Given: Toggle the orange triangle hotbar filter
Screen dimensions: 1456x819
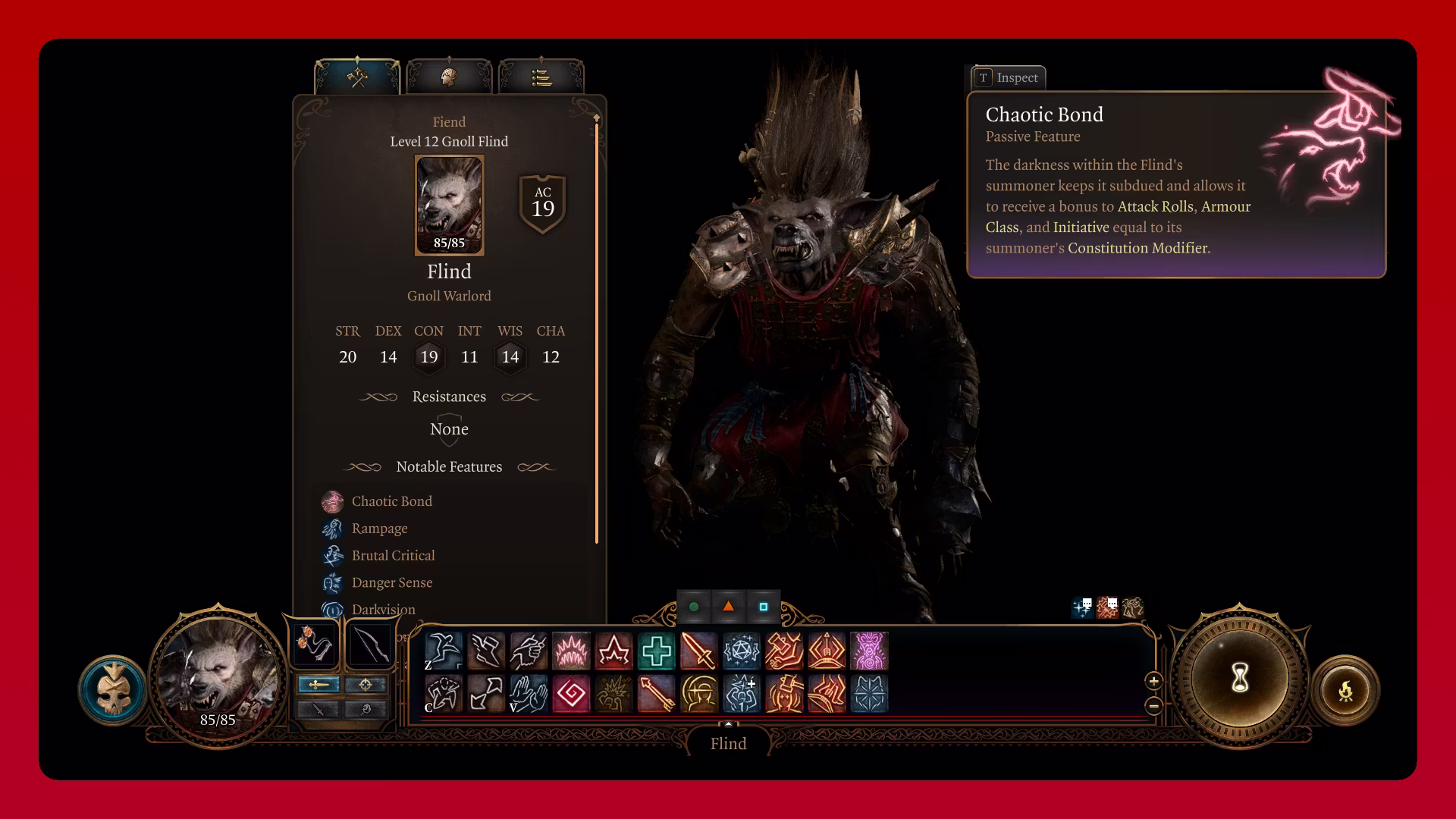Looking at the screenshot, I should pyautogui.click(x=728, y=607).
